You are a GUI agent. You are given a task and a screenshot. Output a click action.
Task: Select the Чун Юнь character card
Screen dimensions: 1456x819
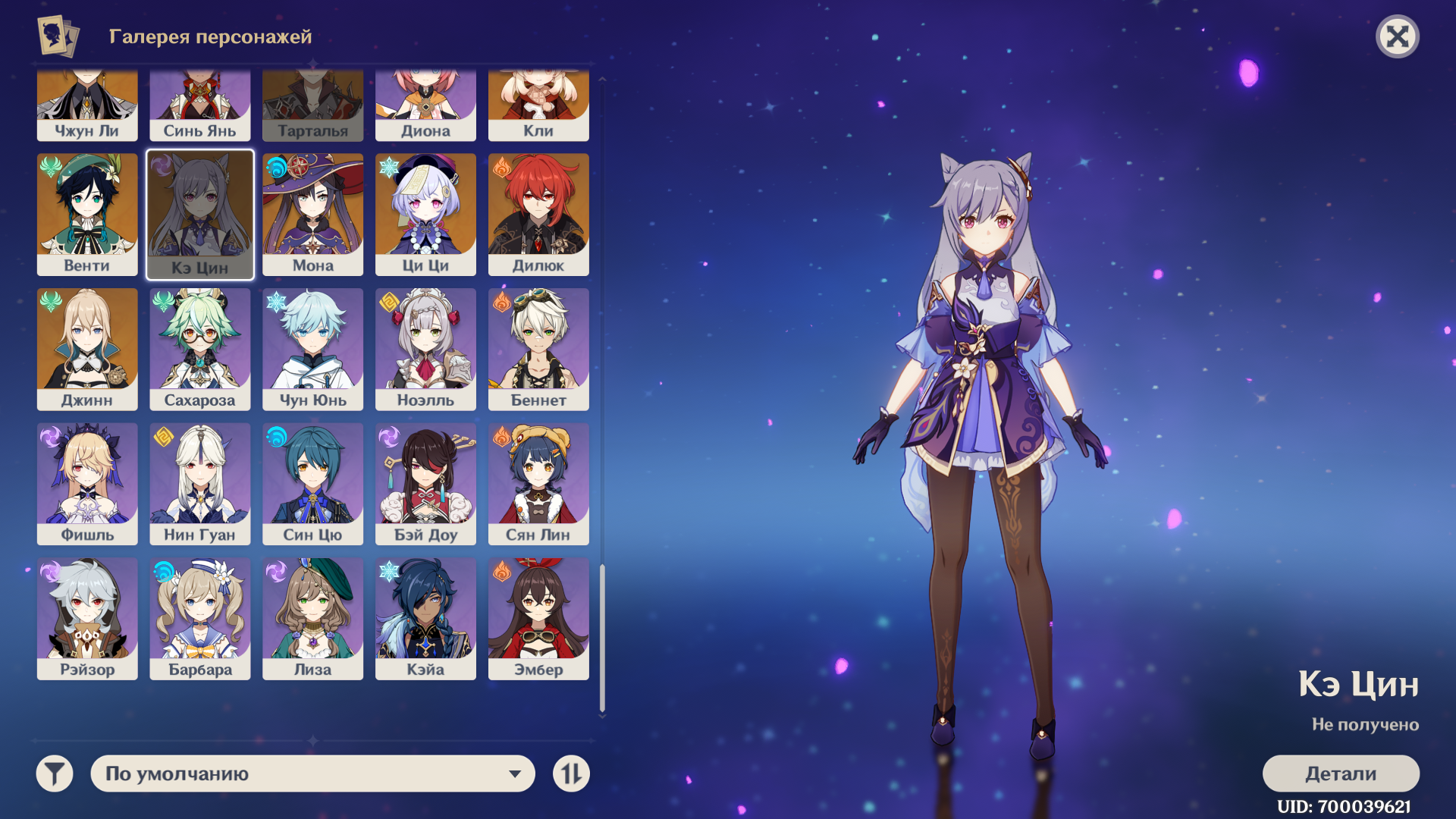[x=312, y=349]
